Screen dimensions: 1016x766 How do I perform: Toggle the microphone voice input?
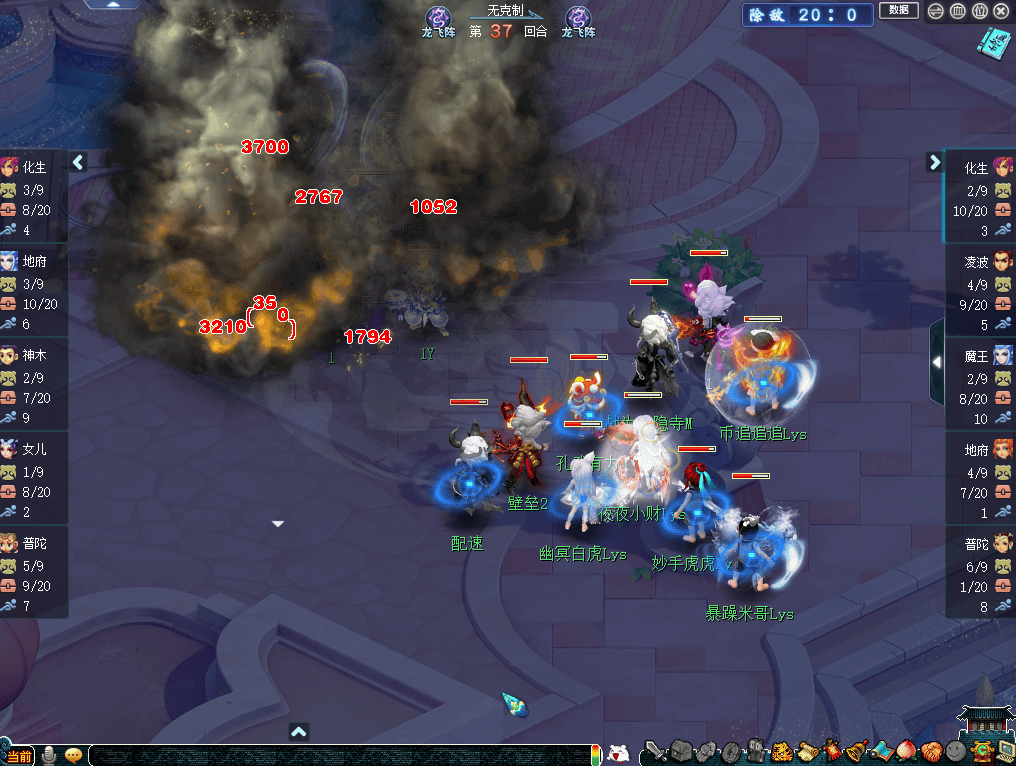pyautogui.click(x=49, y=756)
